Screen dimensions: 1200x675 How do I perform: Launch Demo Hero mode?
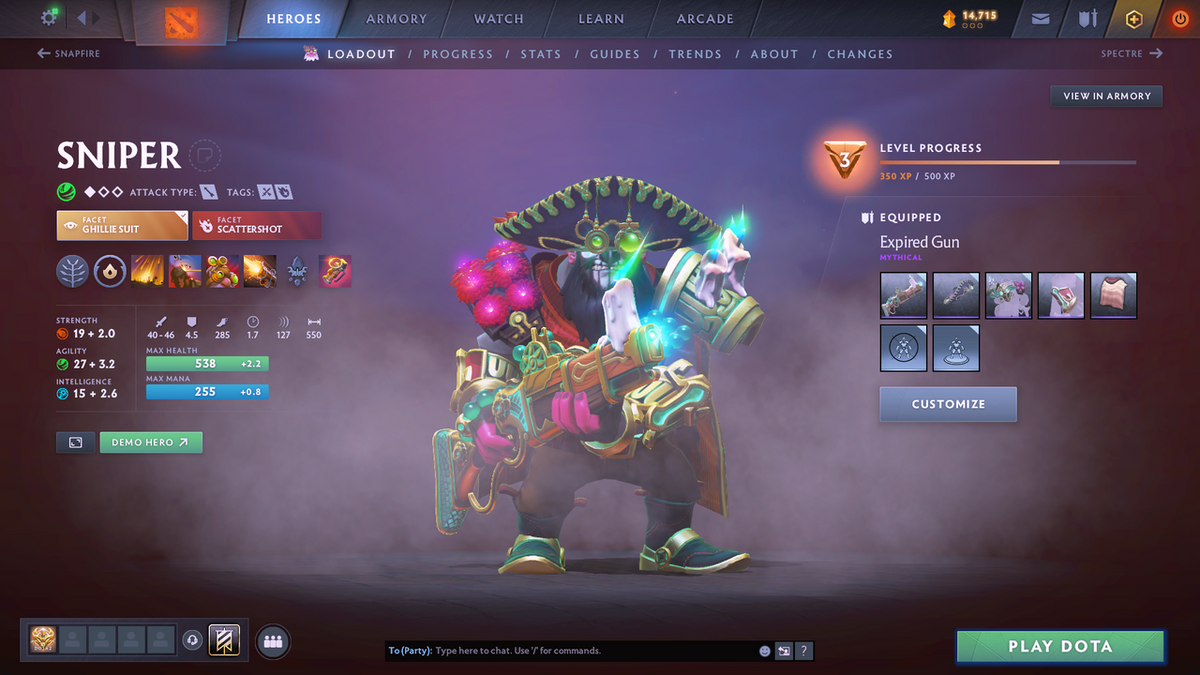(x=150, y=442)
